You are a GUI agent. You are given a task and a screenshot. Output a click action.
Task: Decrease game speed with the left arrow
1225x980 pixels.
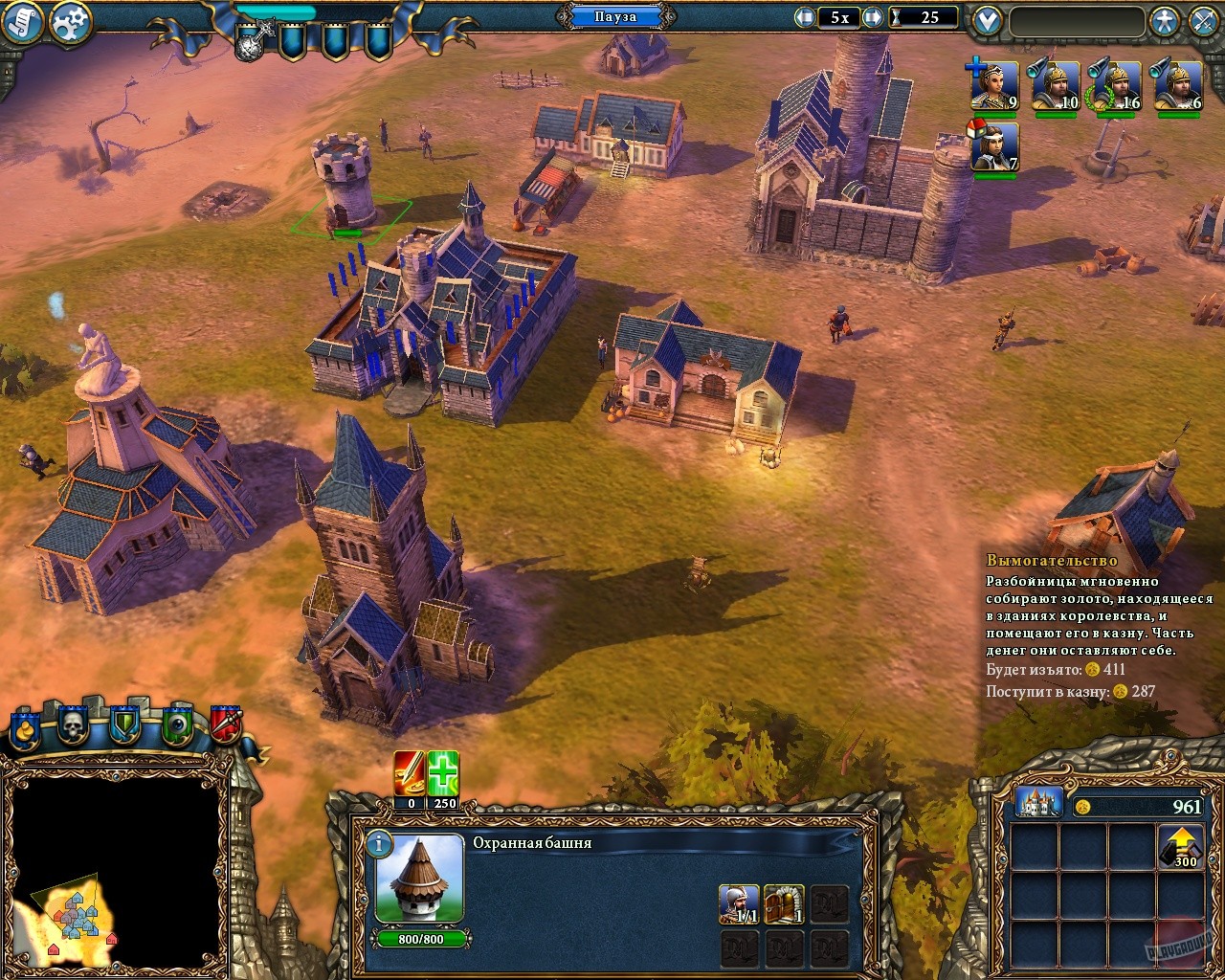point(804,16)
